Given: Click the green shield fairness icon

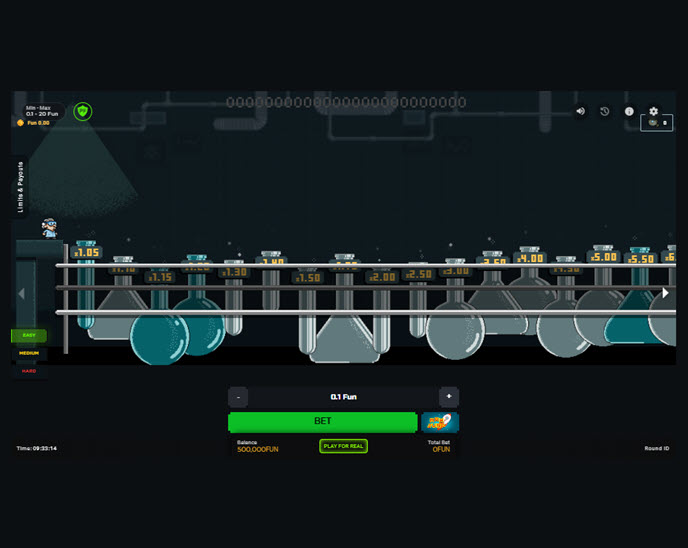Looking at the screenshot, I should click(x=83, y=111).
